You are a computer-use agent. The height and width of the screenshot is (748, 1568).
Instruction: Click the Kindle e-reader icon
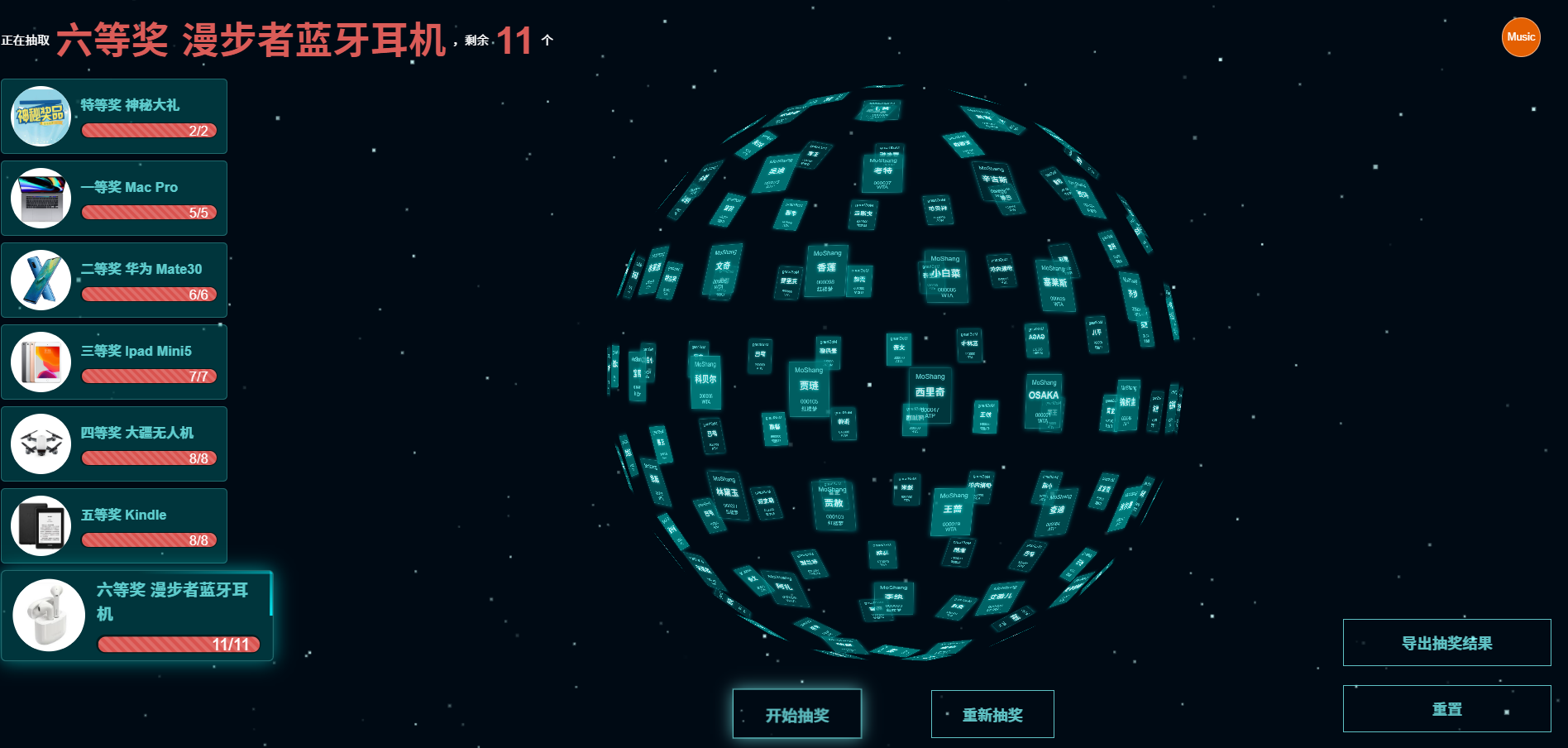(x=41, y=525)
